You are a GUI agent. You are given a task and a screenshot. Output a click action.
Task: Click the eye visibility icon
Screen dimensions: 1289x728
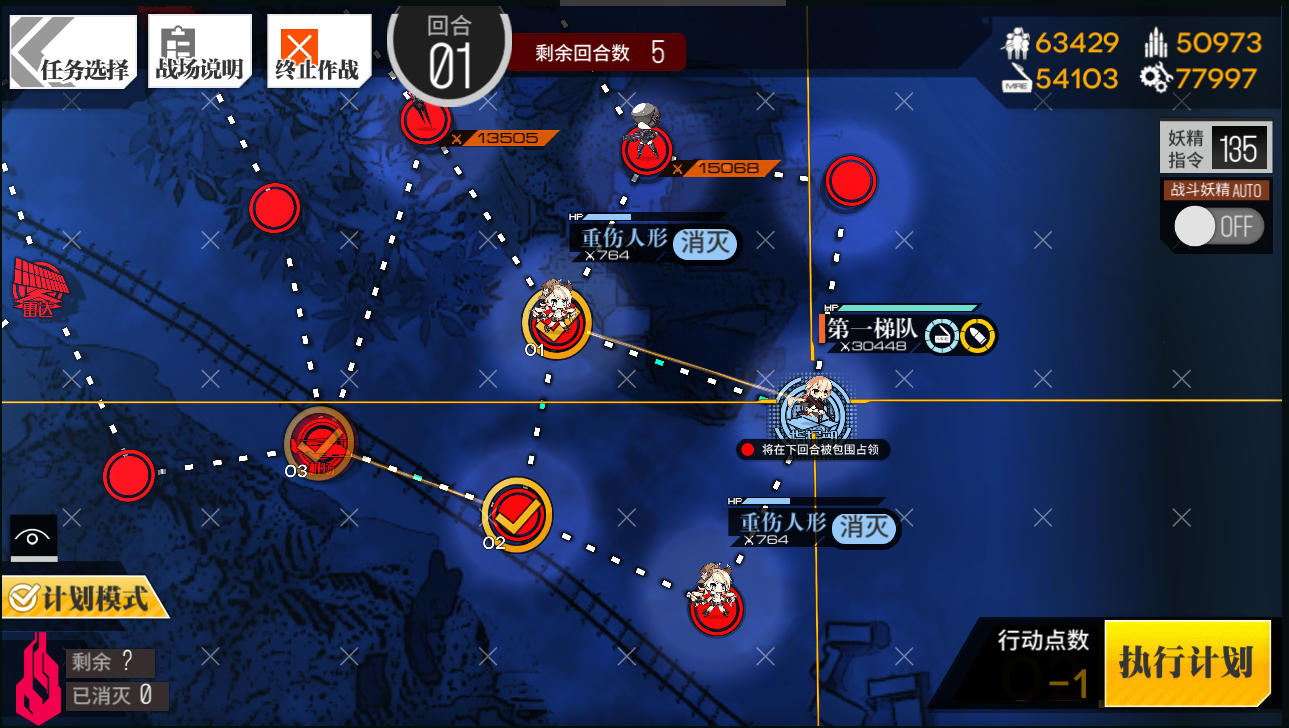[33, 538]
